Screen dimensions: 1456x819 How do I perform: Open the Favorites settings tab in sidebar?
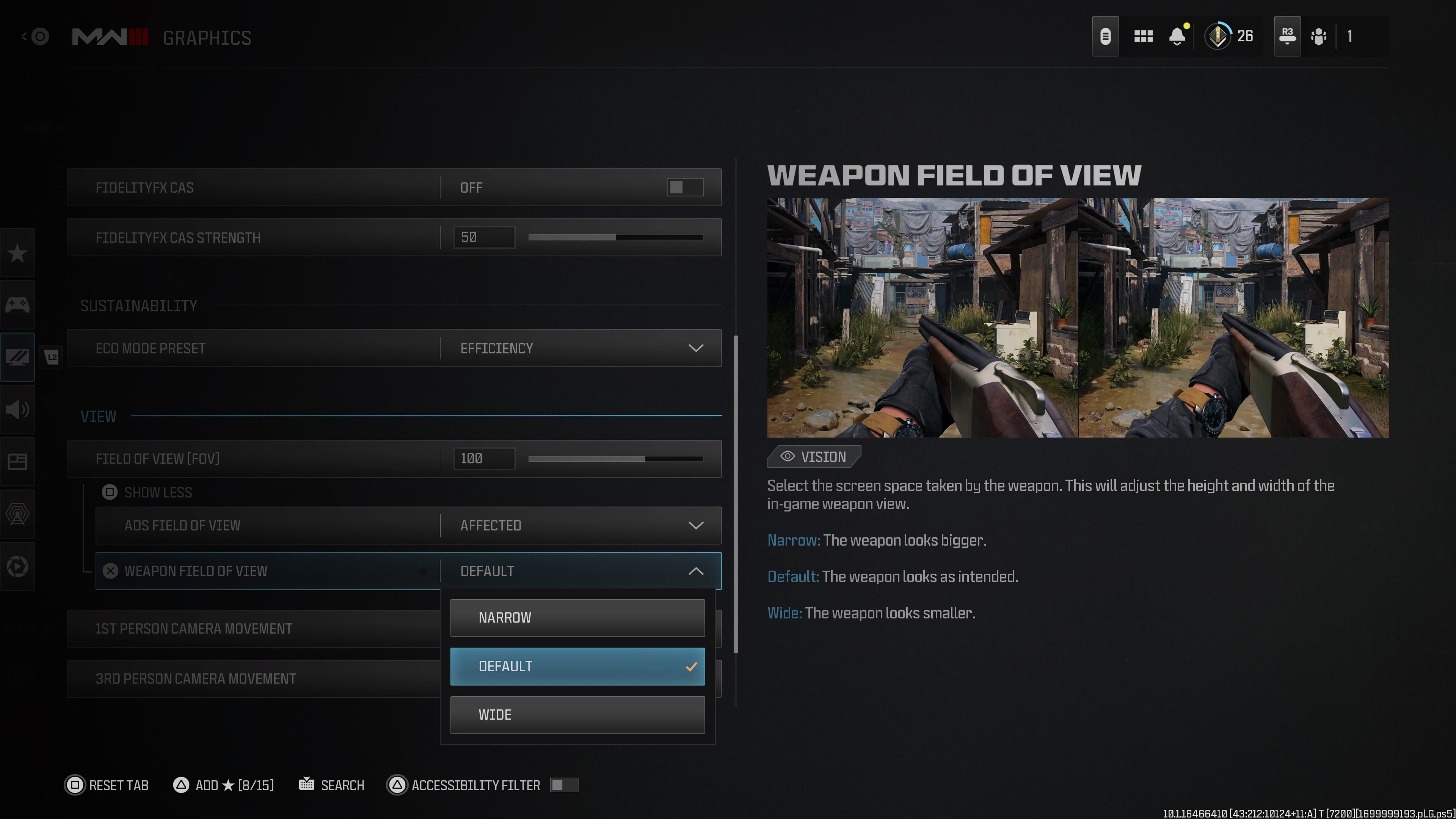17,253
